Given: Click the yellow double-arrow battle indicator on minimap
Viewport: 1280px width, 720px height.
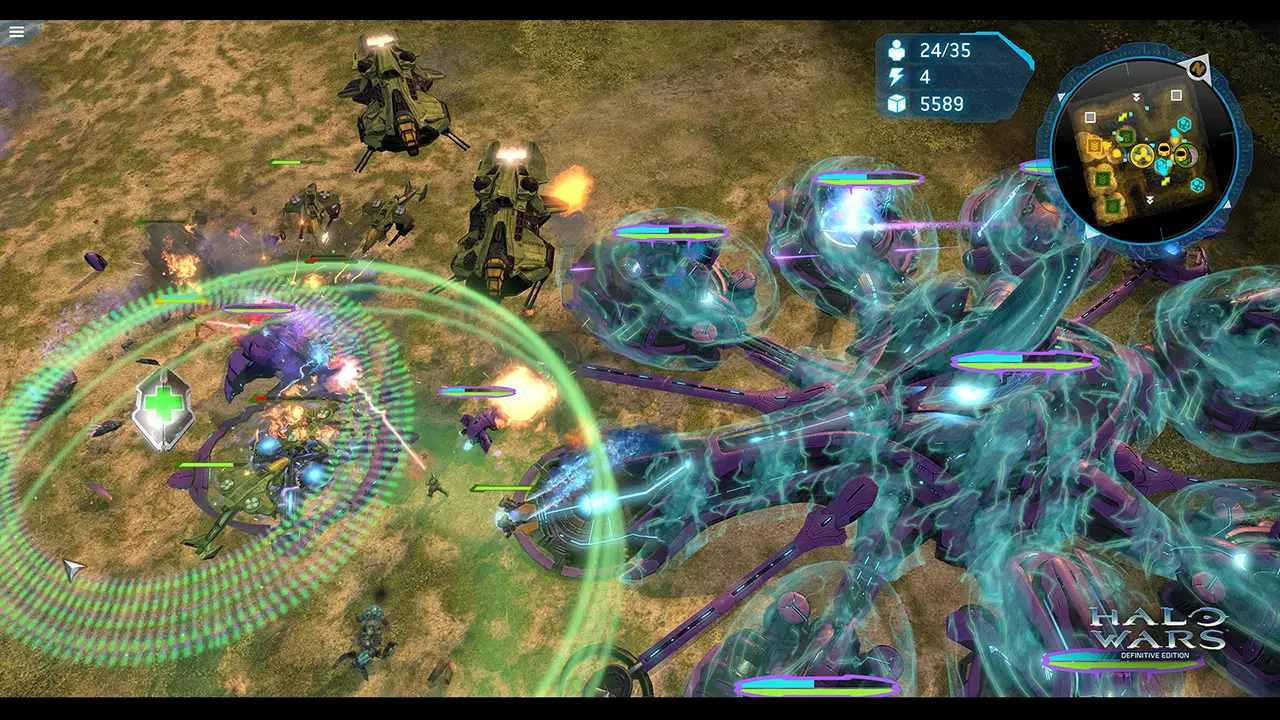Looking at the screenshot, I should coord(1123,118).
